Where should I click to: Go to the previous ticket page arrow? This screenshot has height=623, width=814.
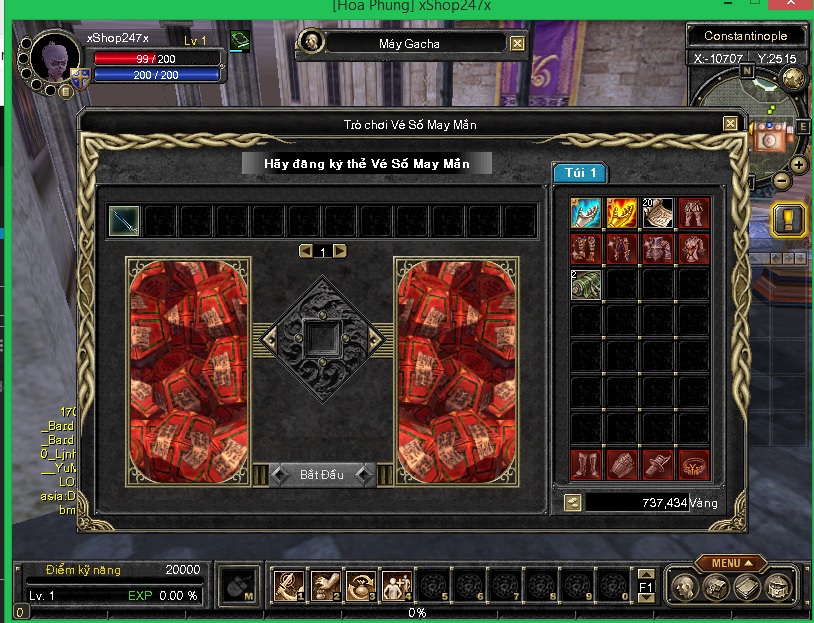(x=305, y=251)
